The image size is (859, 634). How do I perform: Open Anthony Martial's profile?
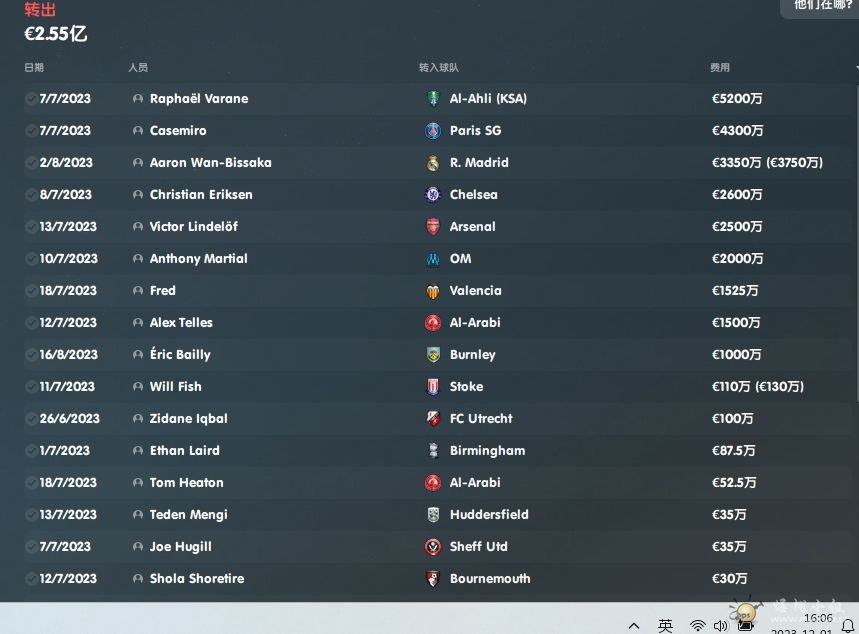pyautogui.click(x=198, y=259)
